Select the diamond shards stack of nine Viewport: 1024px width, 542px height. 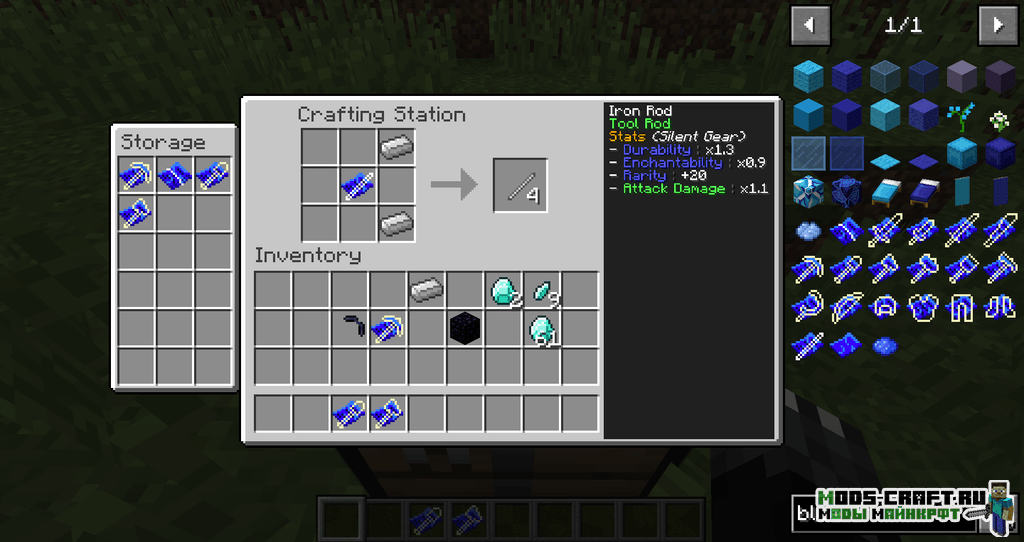542,291
